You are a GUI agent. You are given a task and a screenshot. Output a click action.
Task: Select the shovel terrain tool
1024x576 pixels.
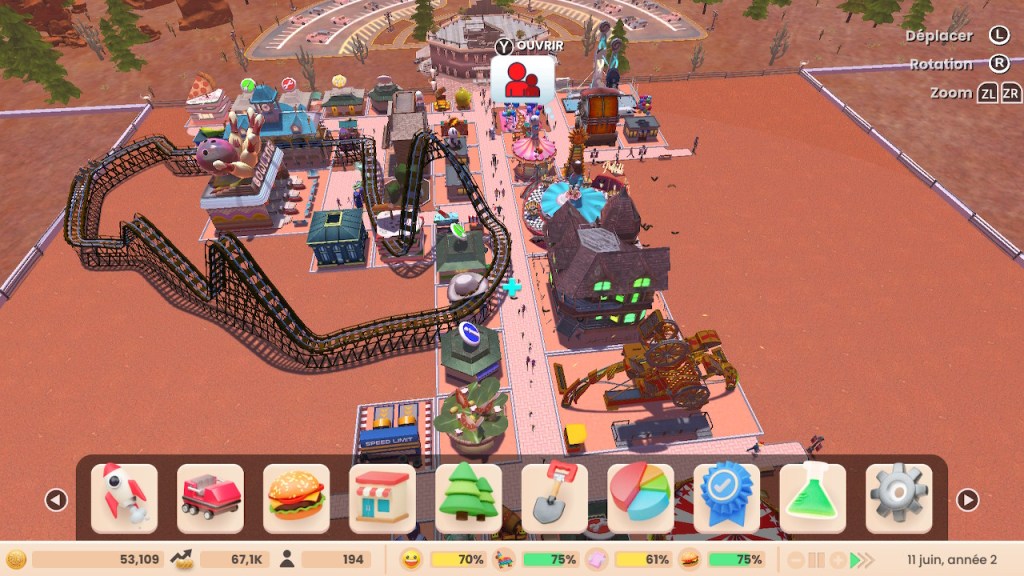tap(554, 497)
